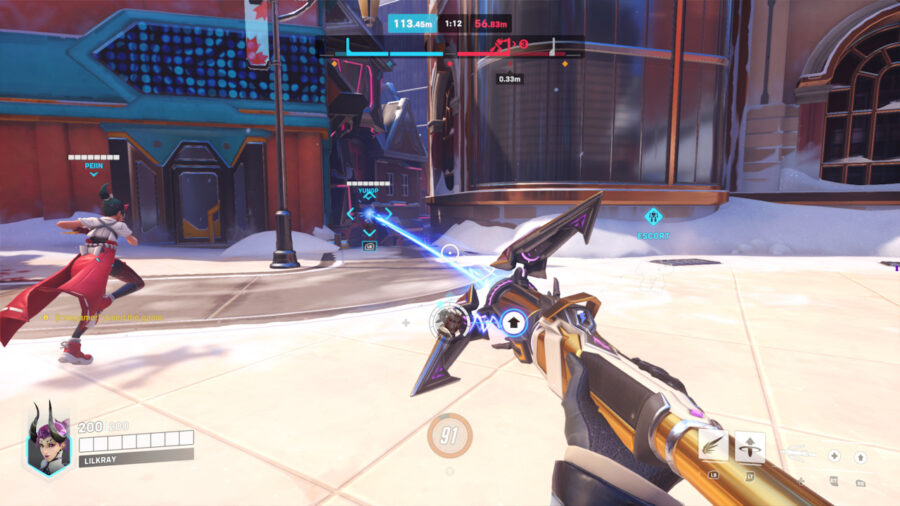Activate Mercy's Resurrect ability icon
The width and height of the screenshot is (900, 506).
point(750,446)
